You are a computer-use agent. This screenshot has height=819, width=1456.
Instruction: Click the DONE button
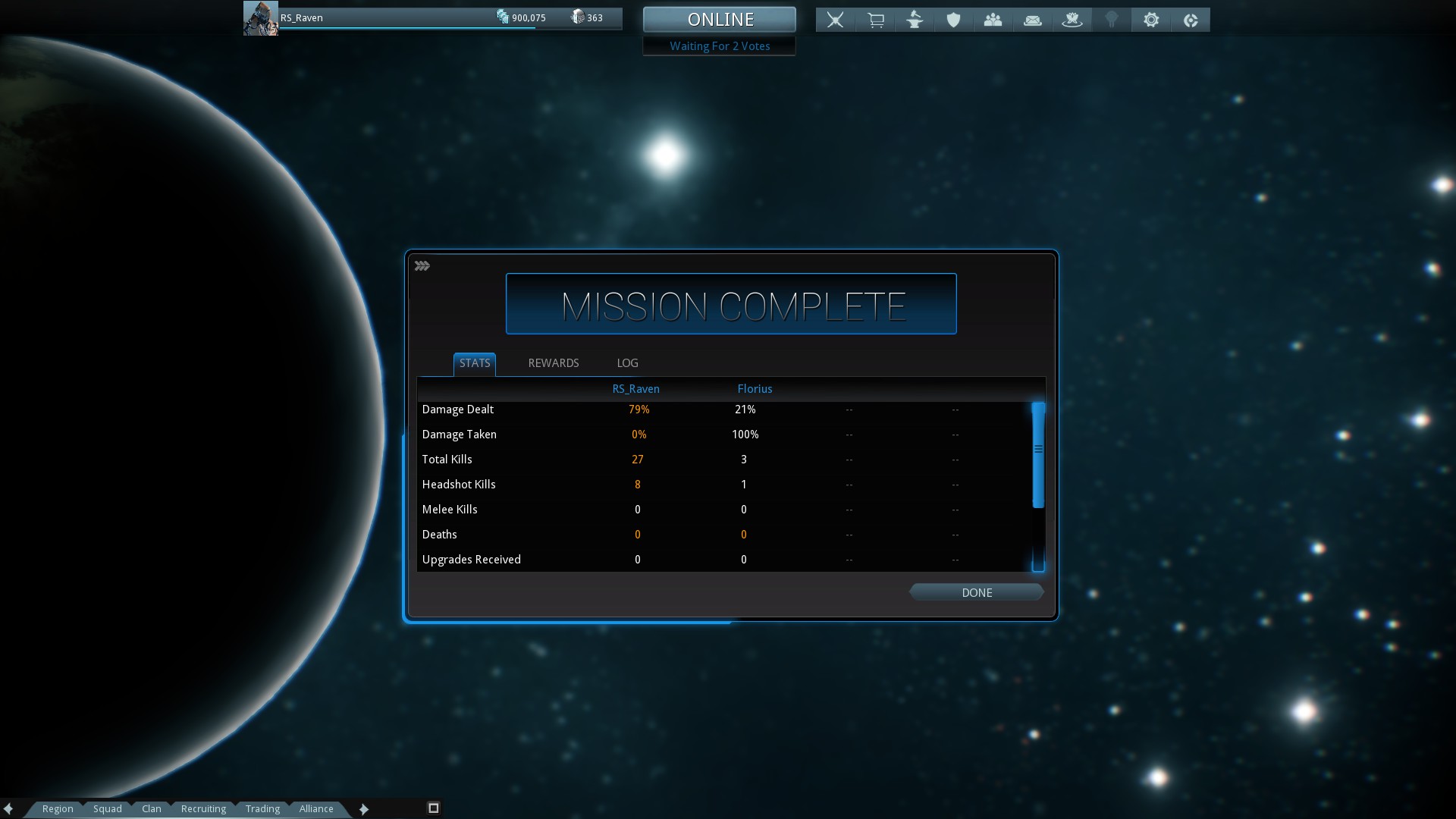tap(977, 593)
